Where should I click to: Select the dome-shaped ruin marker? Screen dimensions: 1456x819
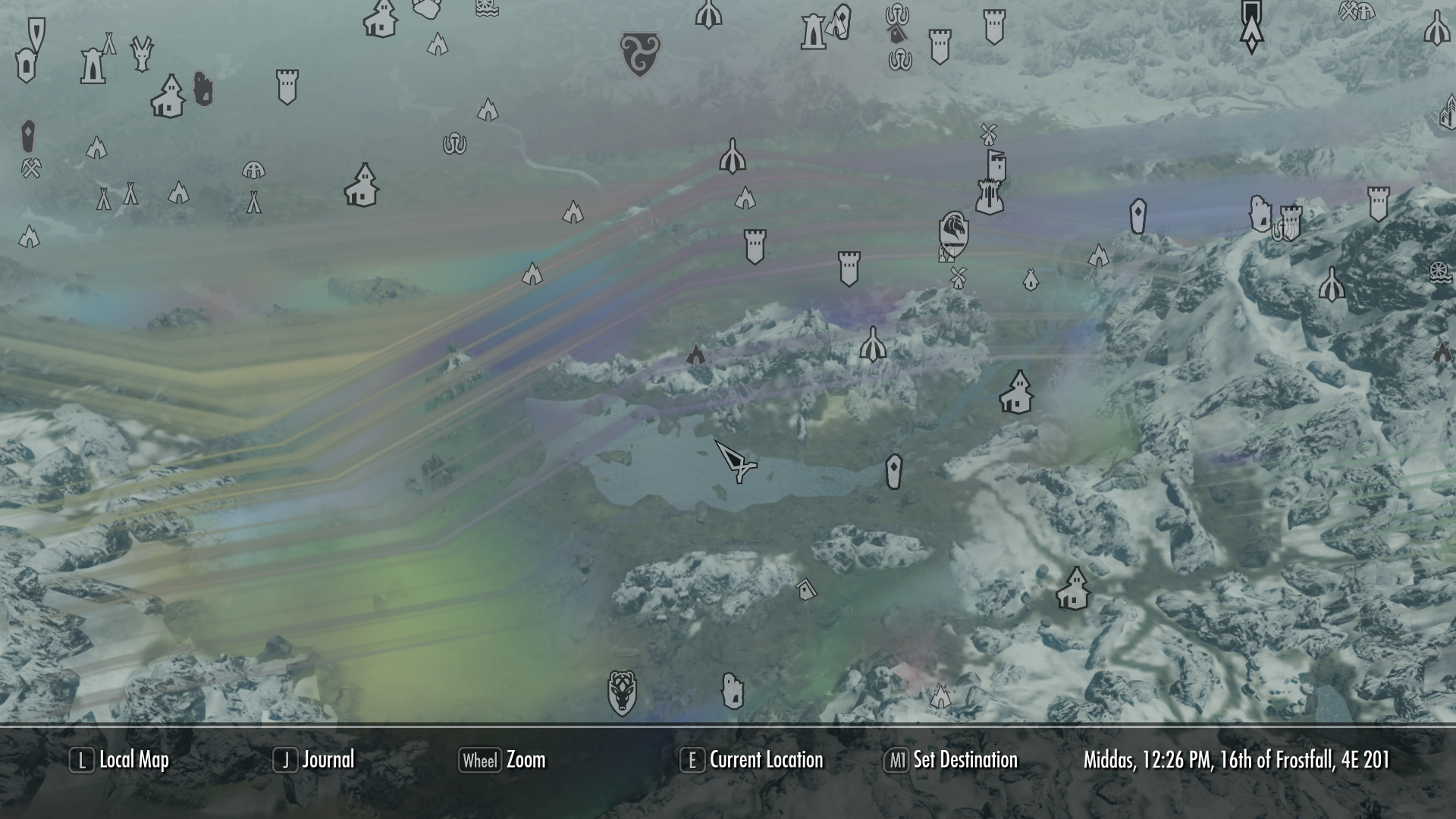(253, 171)
